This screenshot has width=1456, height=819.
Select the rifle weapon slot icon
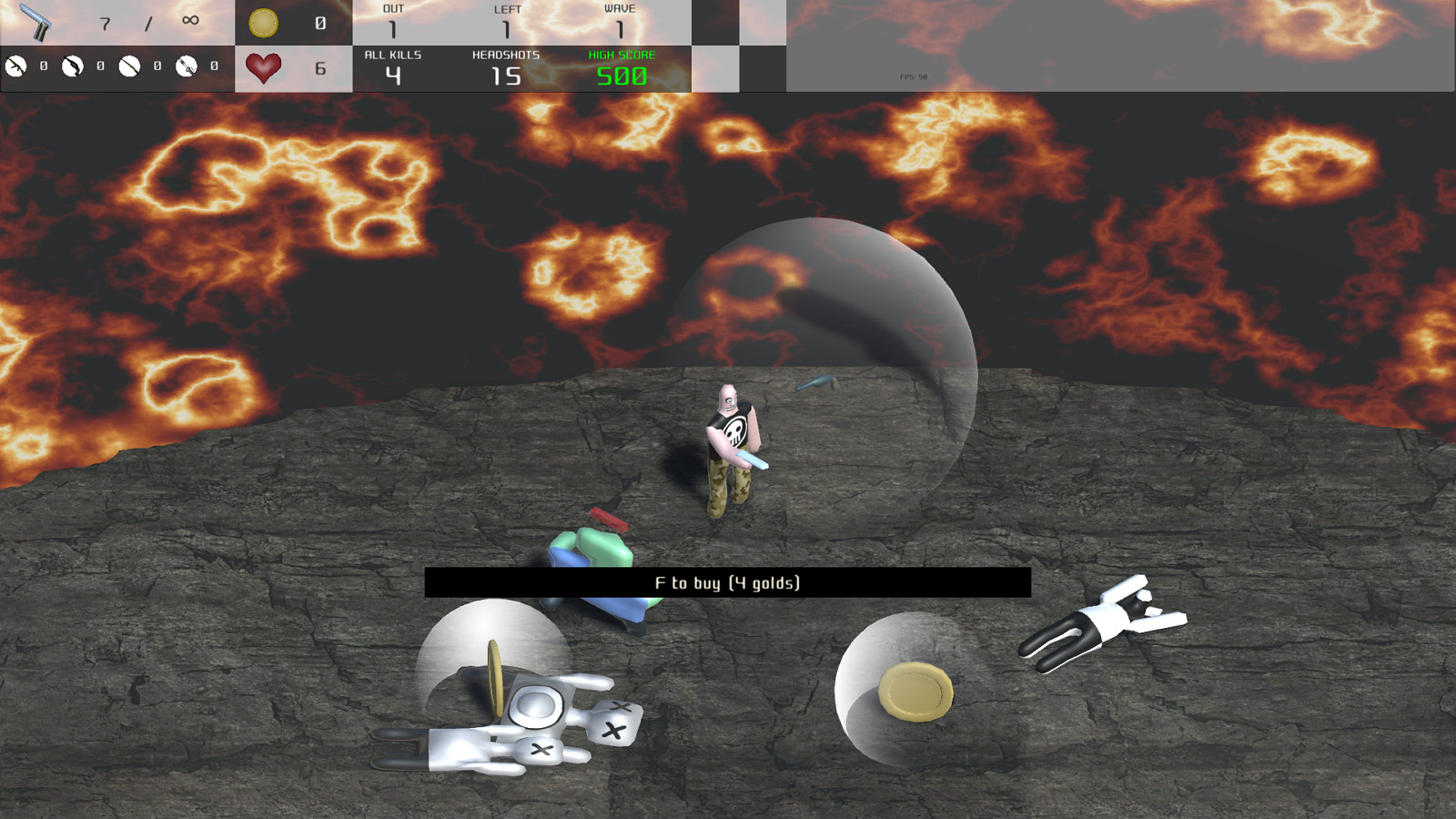(x=15, y=65)
